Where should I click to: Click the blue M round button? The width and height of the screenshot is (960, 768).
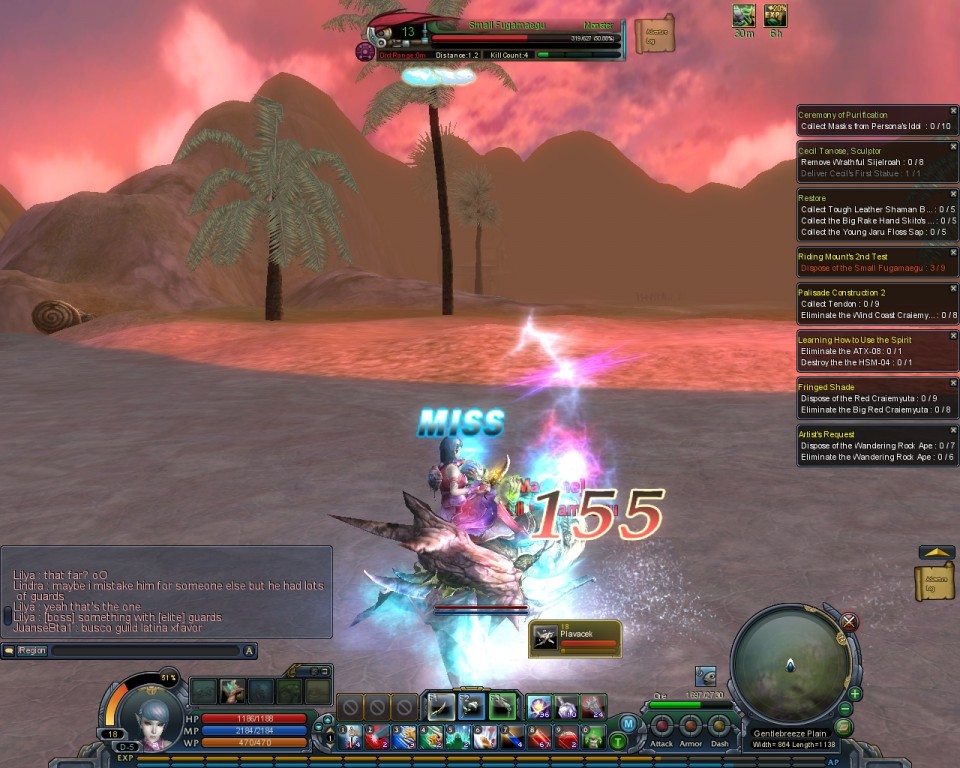click(x=628, y=723)
